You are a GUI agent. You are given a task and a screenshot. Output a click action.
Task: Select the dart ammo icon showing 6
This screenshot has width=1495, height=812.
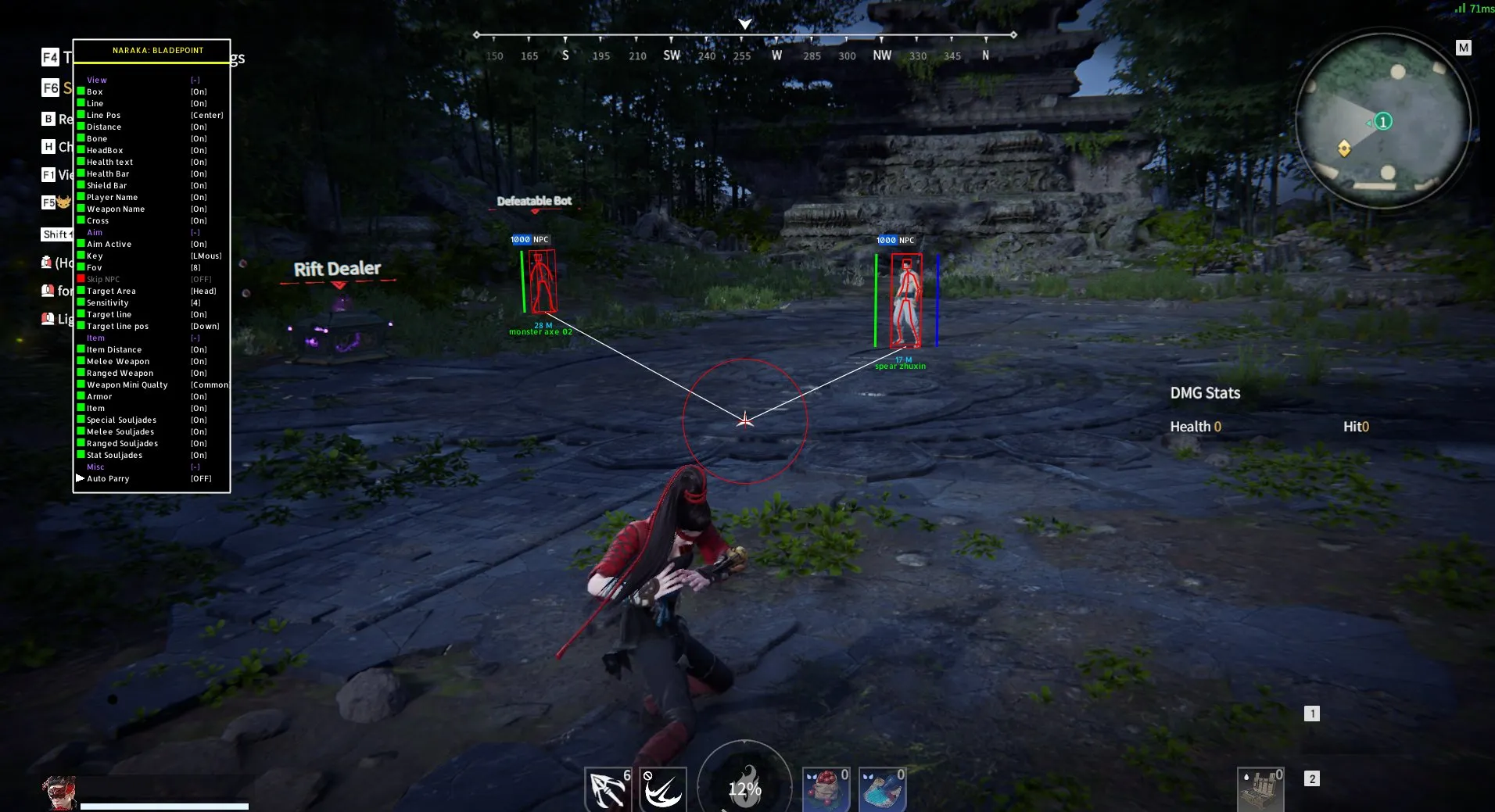pyautogui.click(x=609, y=789)
